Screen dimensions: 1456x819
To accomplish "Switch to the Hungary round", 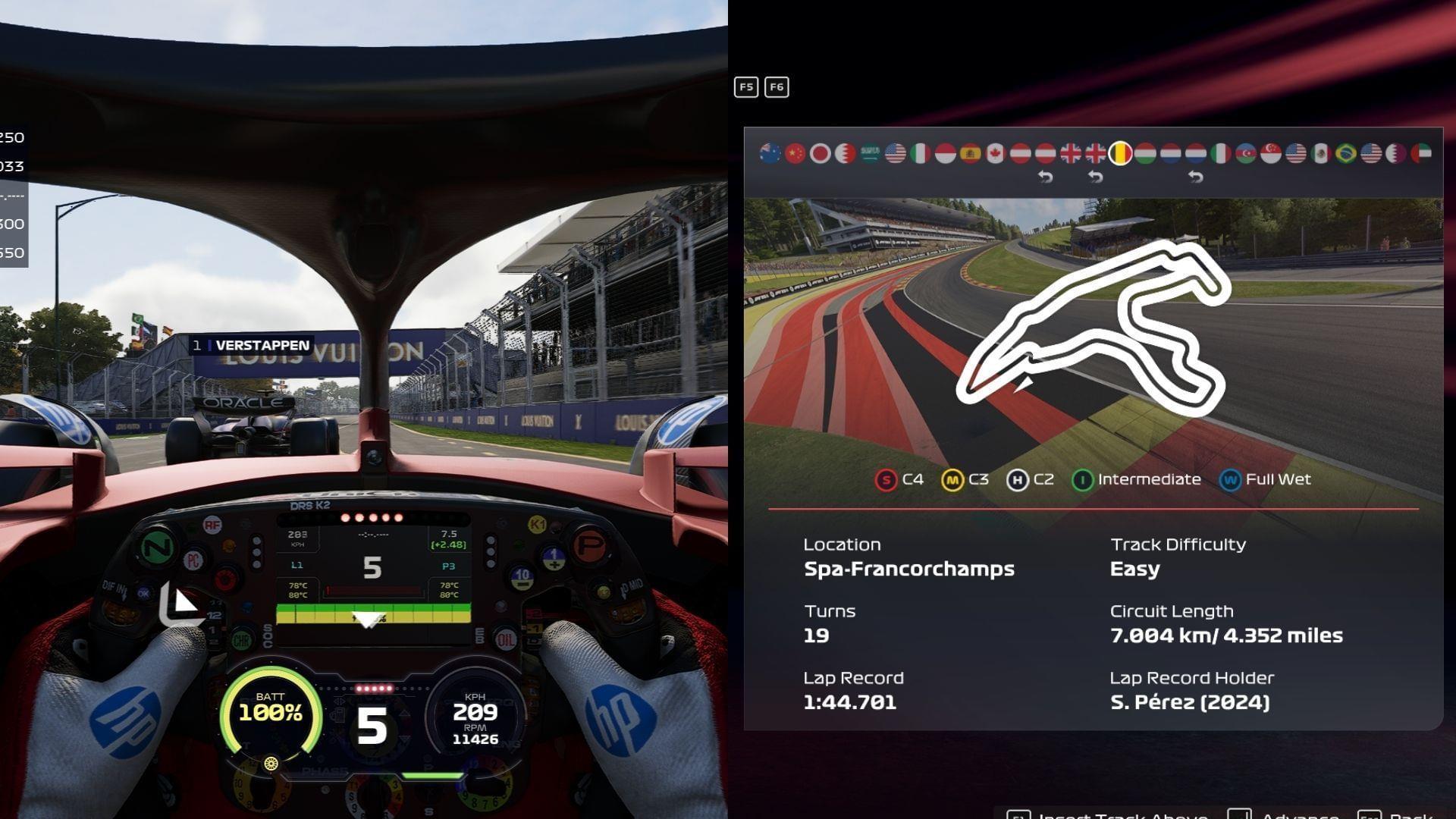I will click(x=1147, y=151).
